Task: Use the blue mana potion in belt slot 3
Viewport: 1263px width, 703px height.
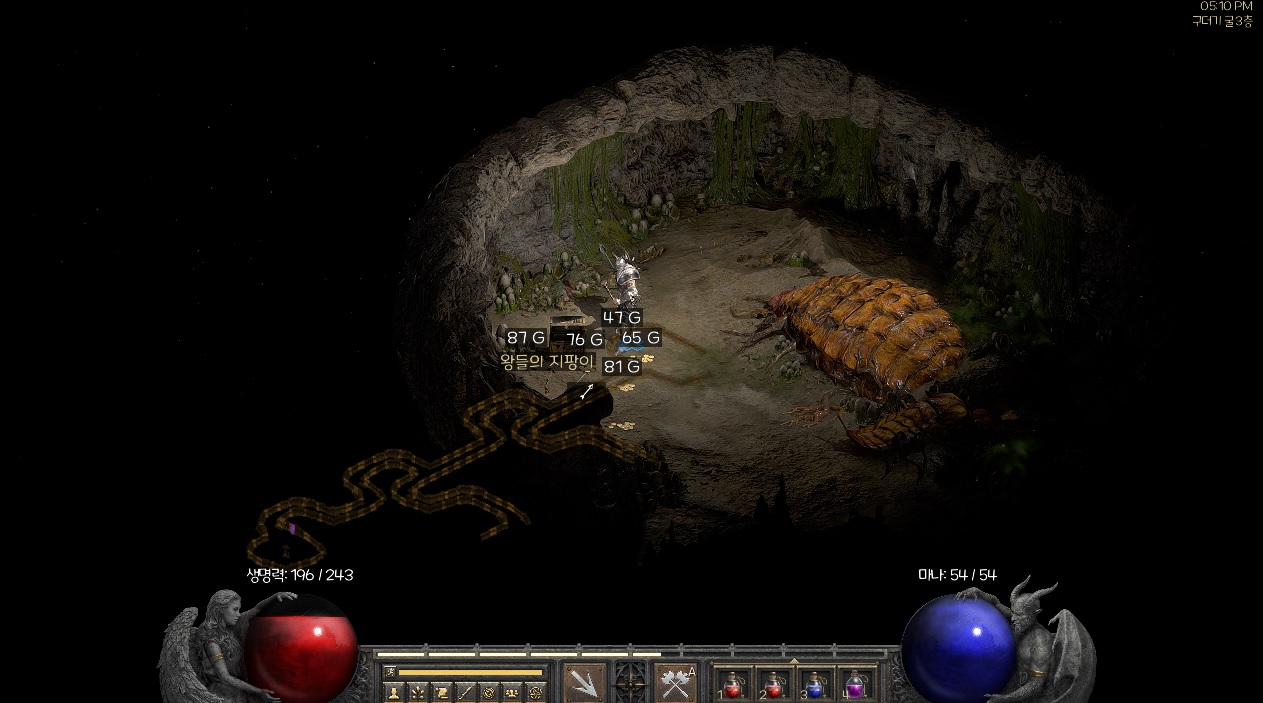Action: point(815,685)
